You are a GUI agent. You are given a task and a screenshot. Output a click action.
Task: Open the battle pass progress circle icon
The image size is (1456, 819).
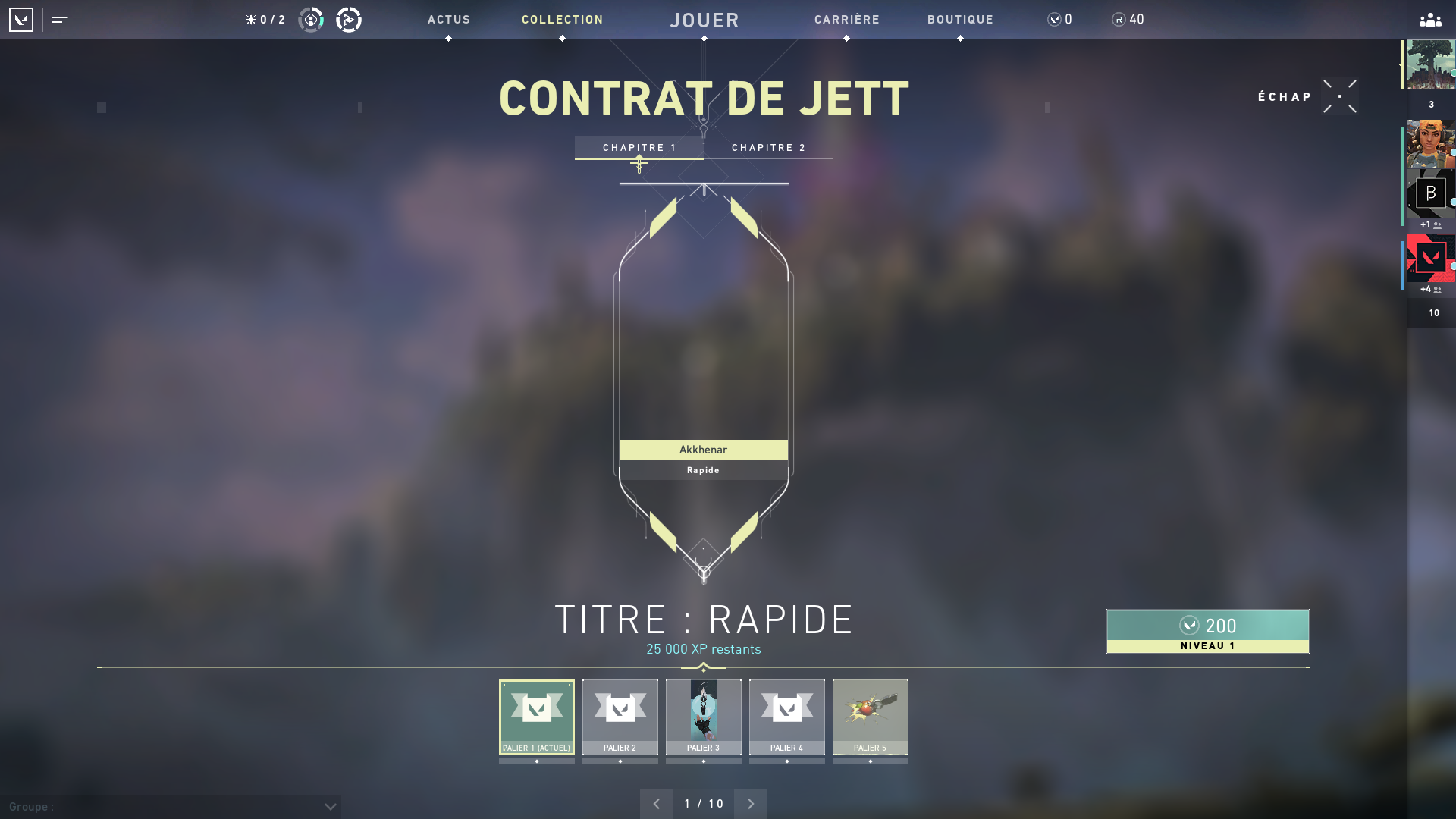348,20
